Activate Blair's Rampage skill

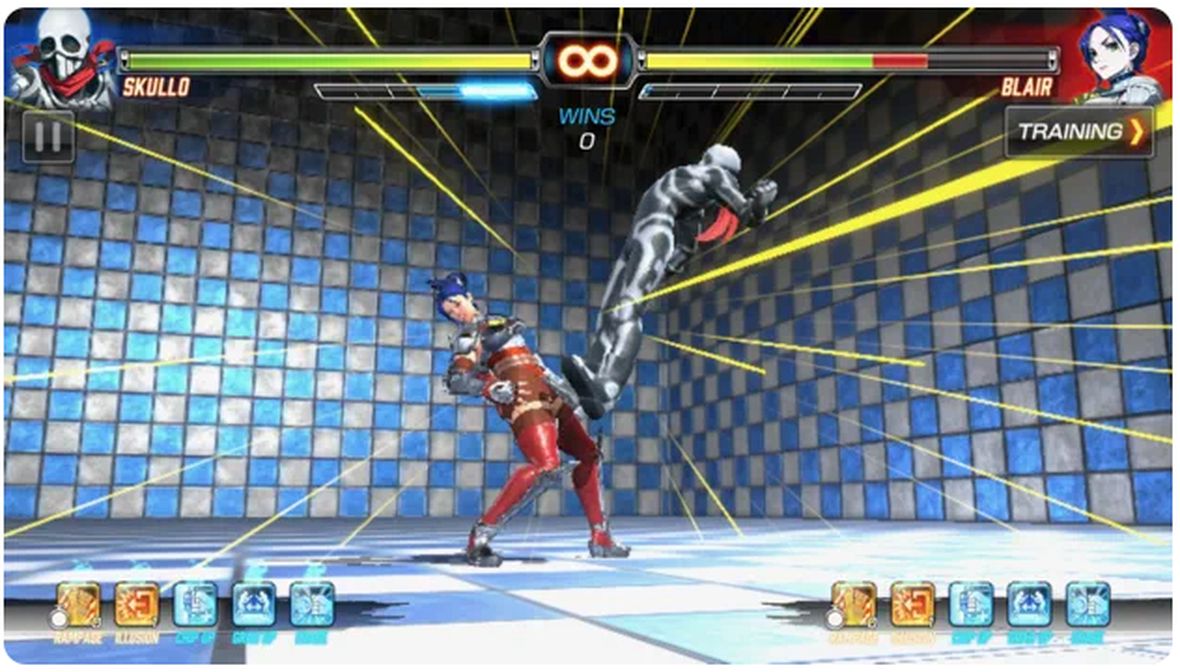coord(854,604)
